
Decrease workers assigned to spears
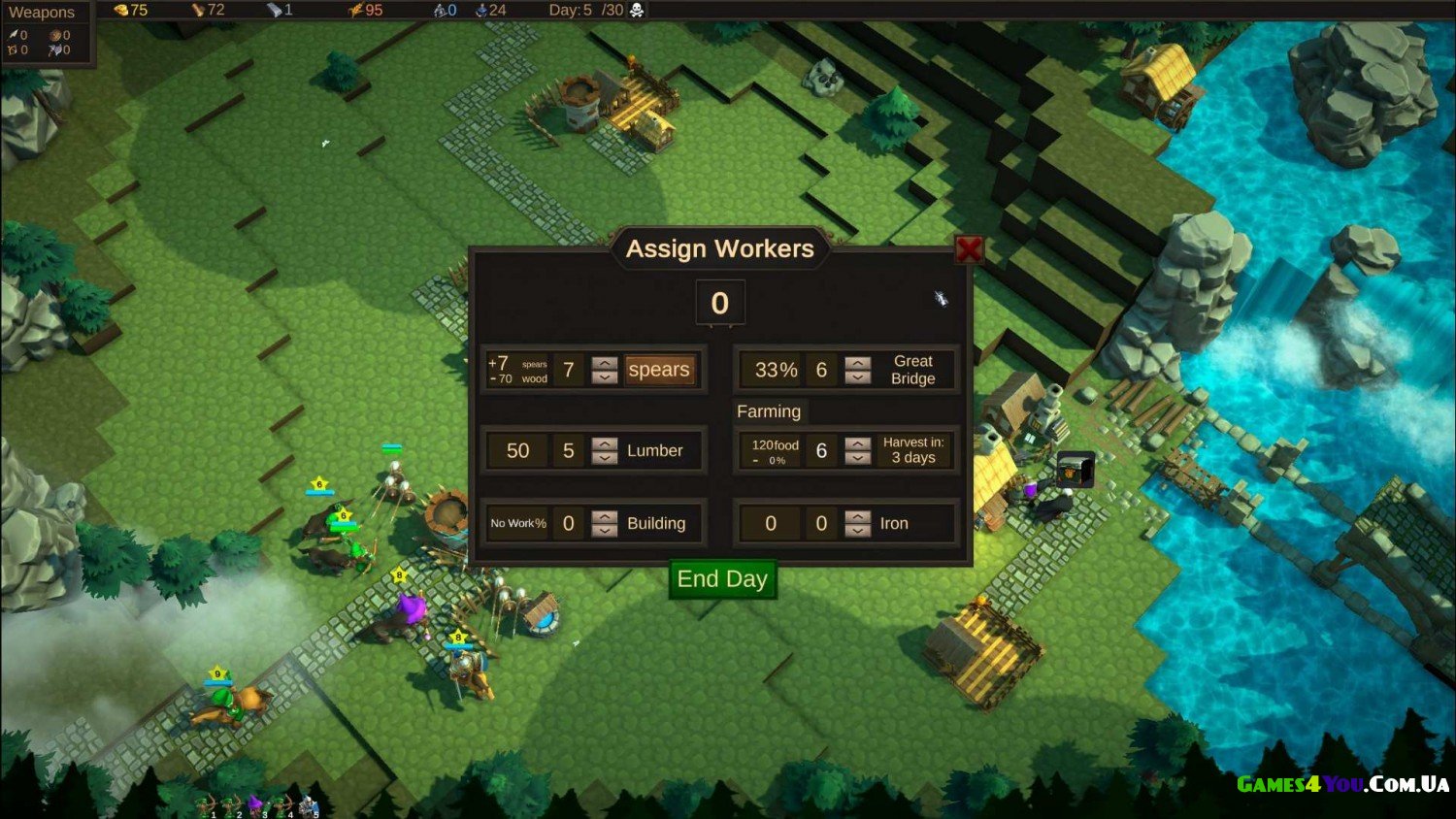605,377
